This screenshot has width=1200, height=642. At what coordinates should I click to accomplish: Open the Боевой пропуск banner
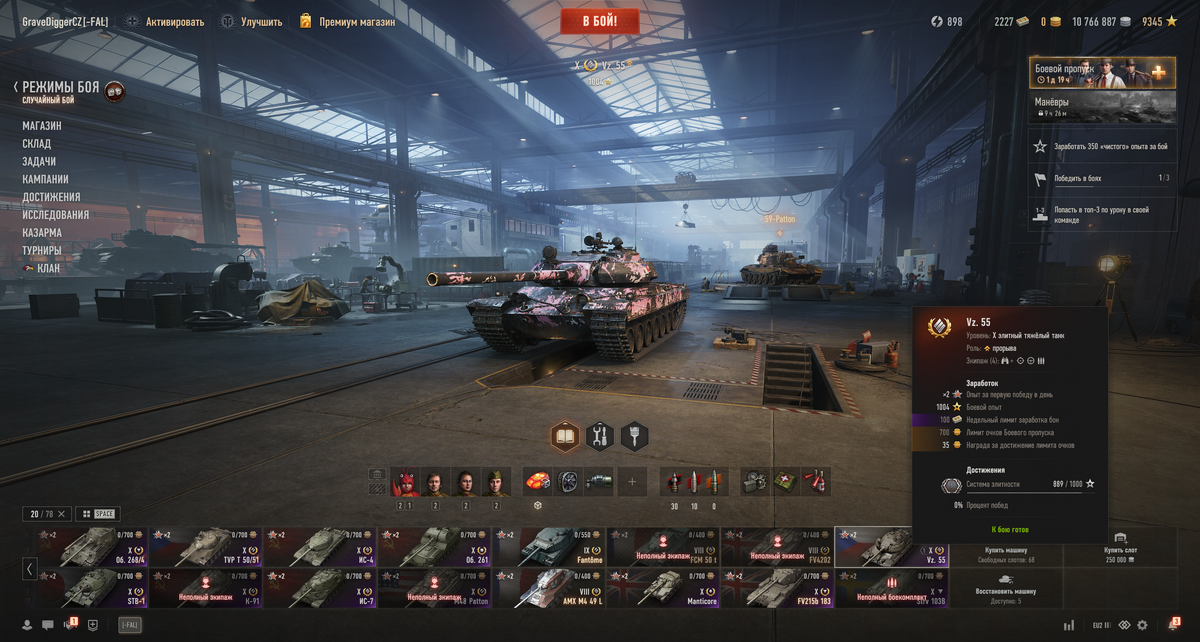coord(1102,72)
